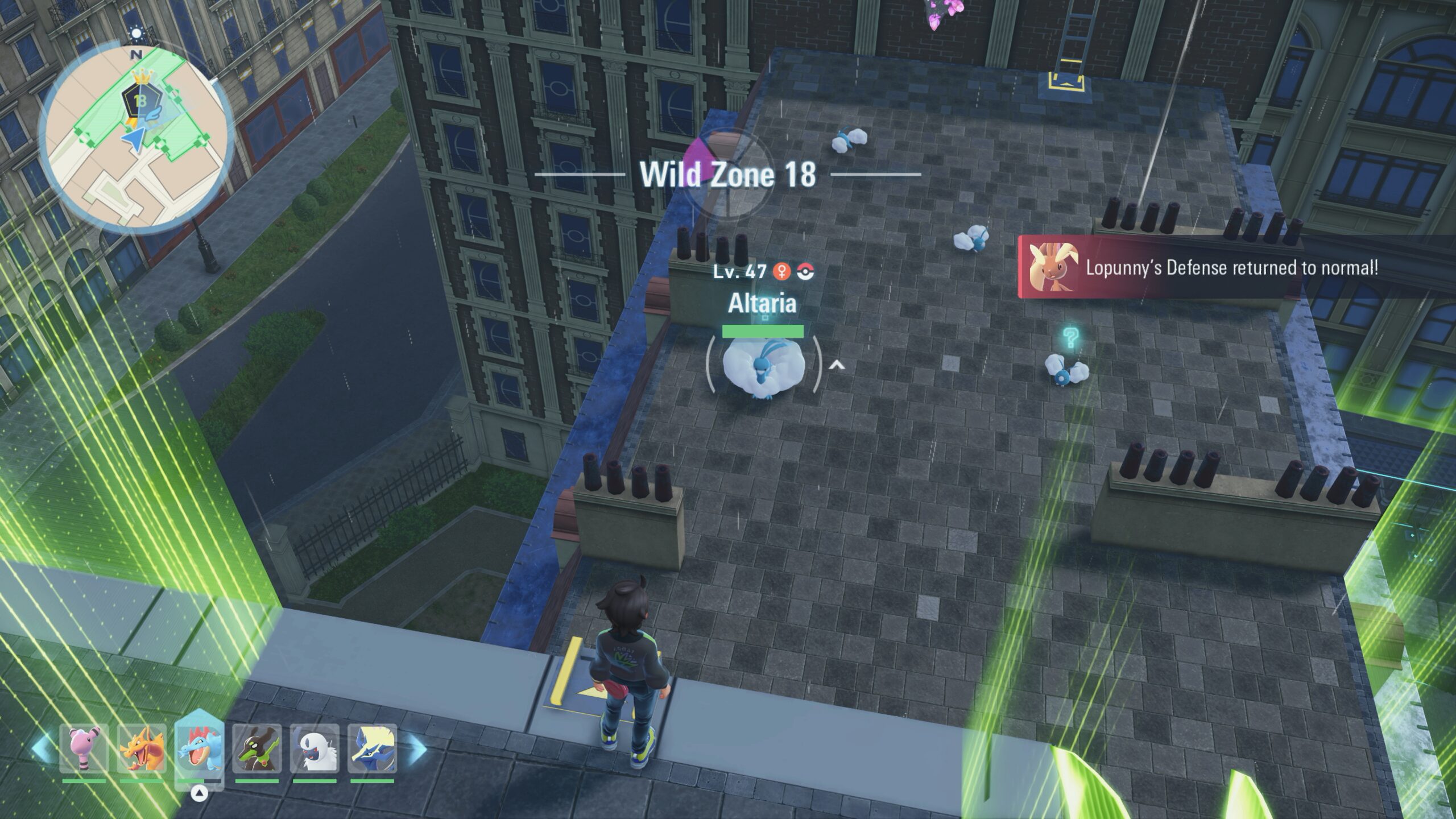Viewport: 1456px width, 819px height.
Task: Select the pink Ampharos party slot
Action: tap(84, 748)
